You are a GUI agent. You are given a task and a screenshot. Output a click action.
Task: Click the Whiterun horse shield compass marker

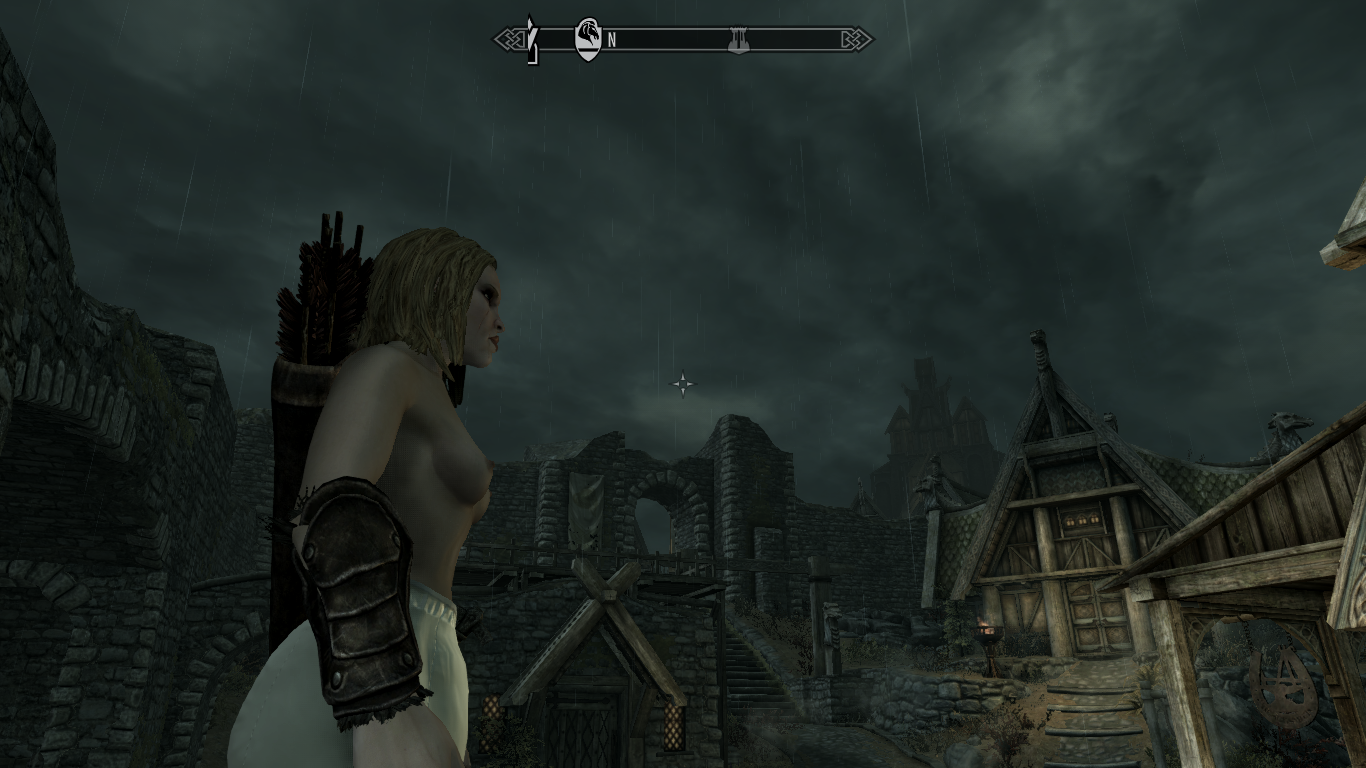point(588,39)
